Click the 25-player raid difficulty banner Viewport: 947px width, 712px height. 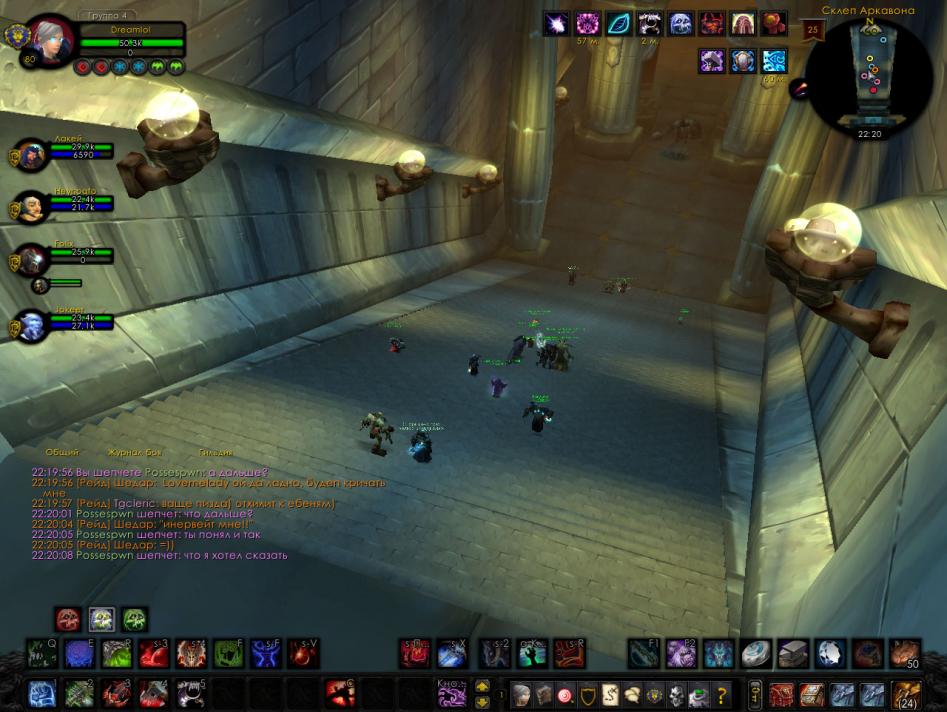[812, 29]
